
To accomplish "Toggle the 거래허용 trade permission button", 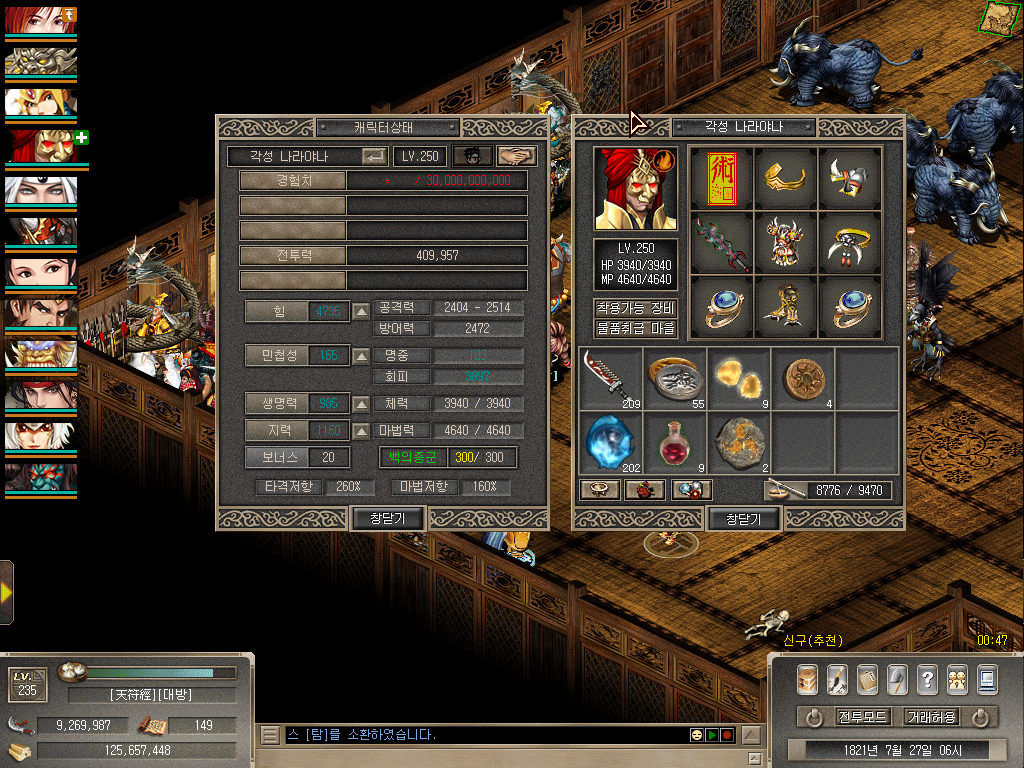I will click(931, 717).
